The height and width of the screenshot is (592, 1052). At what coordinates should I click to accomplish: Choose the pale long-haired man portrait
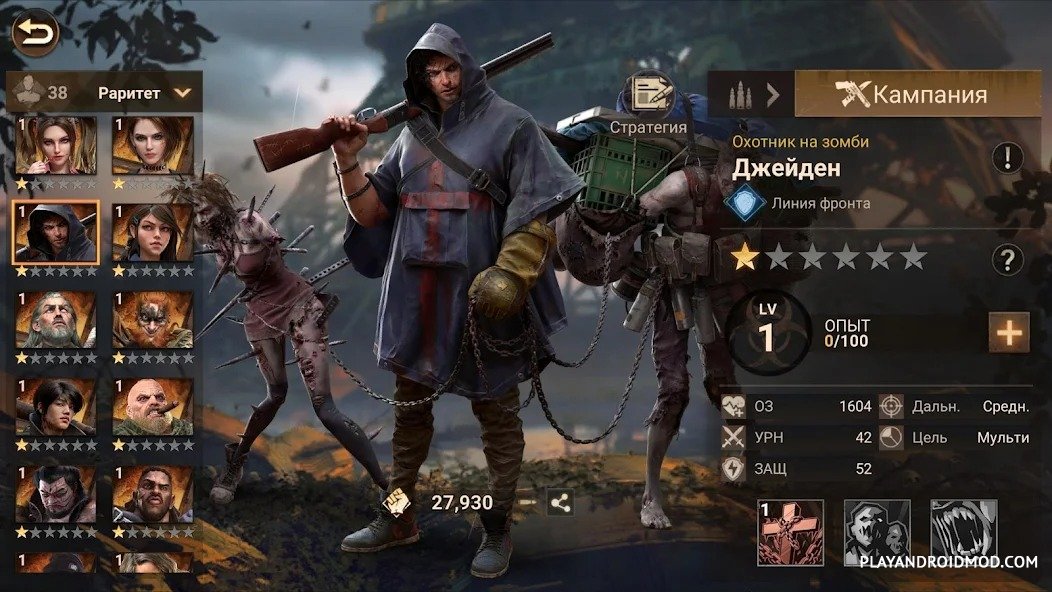[56, 493]
